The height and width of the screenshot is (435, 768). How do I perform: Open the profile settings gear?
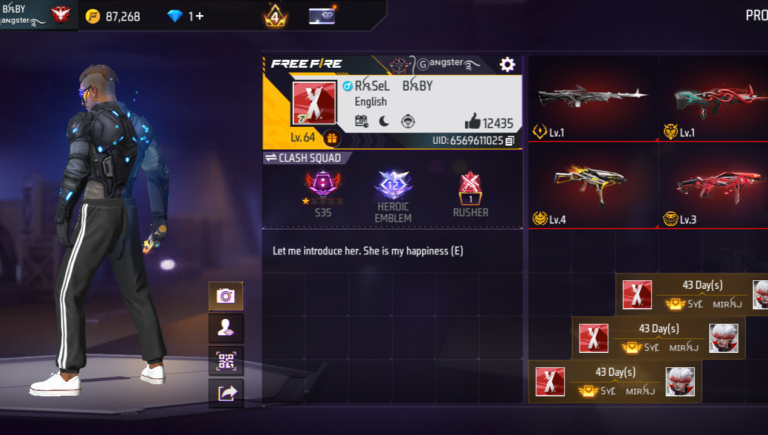click(x=507, y=64)
